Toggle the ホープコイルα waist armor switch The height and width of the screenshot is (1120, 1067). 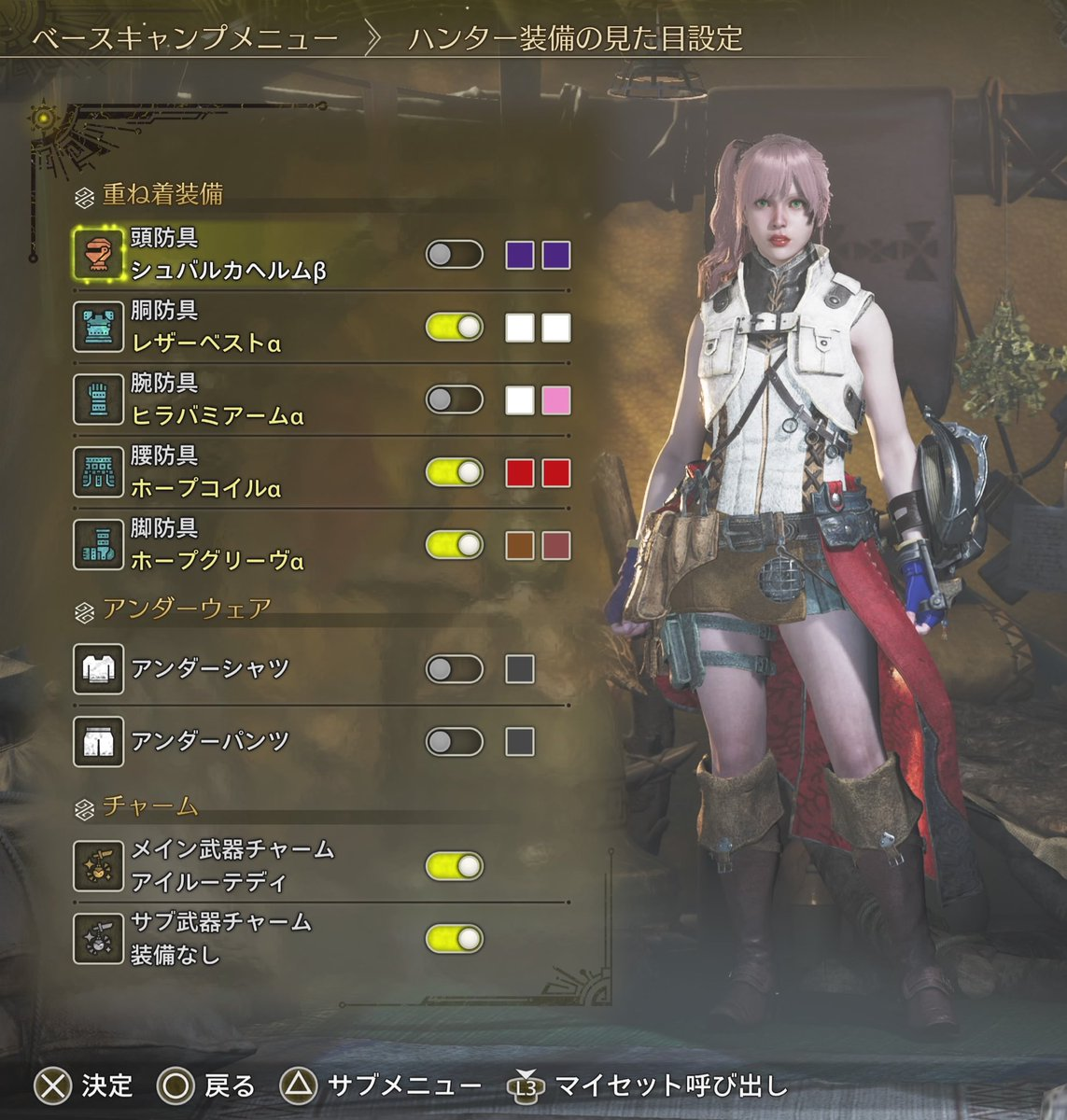pyautogui.click(x=455, y=473)
